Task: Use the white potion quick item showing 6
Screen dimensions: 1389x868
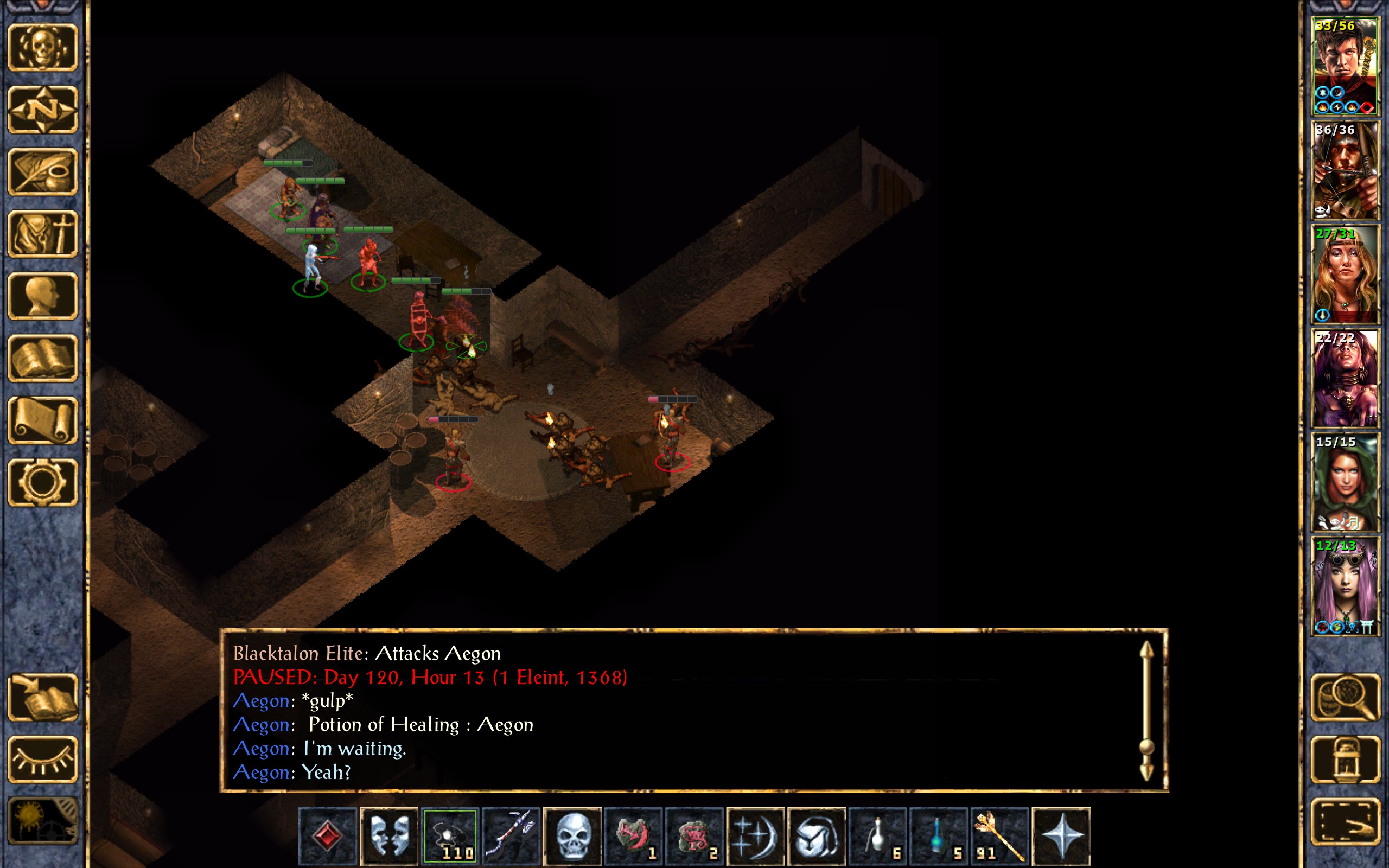Action: click(877, 835)
